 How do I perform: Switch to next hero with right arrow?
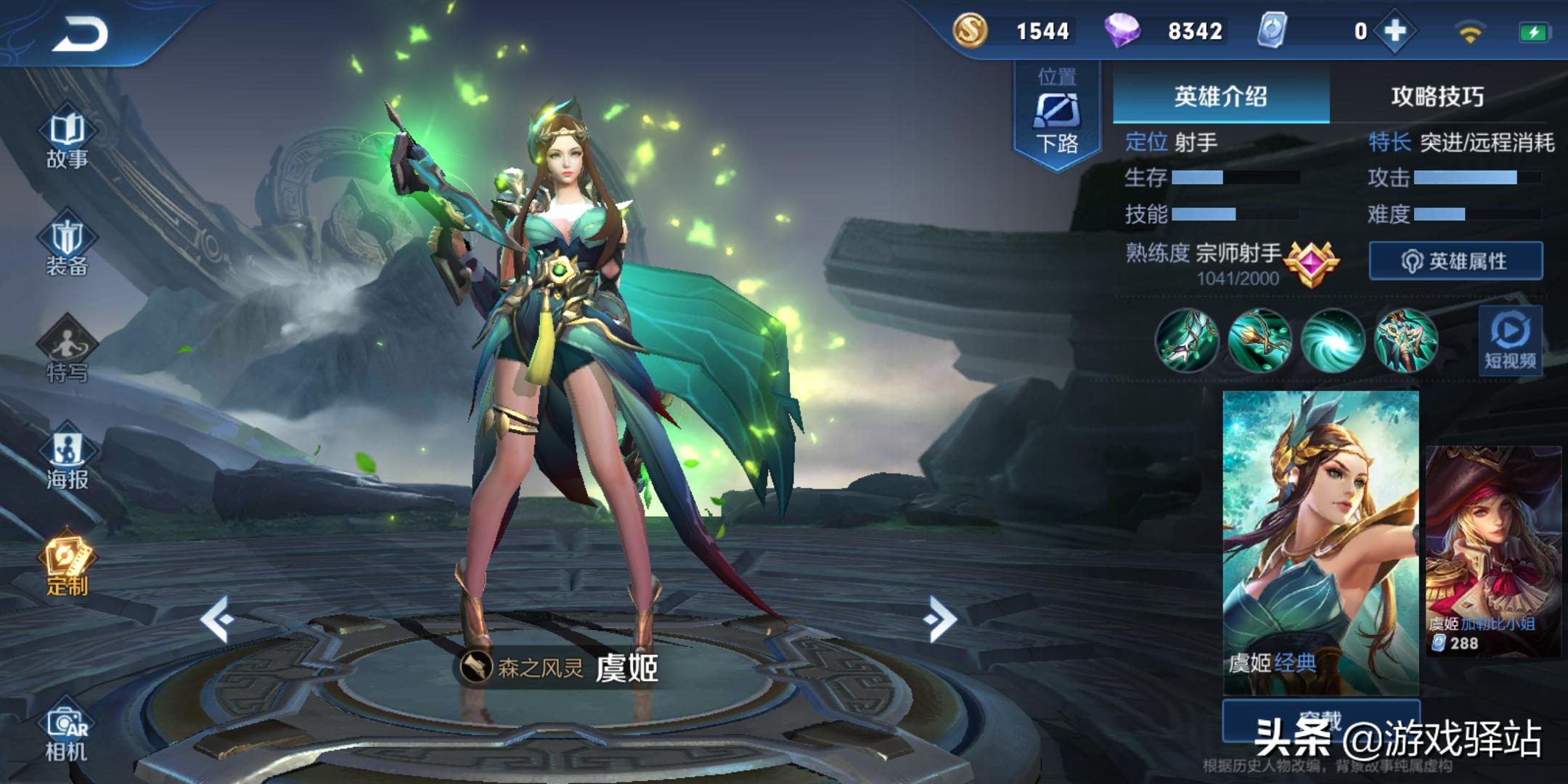point(941,619)
